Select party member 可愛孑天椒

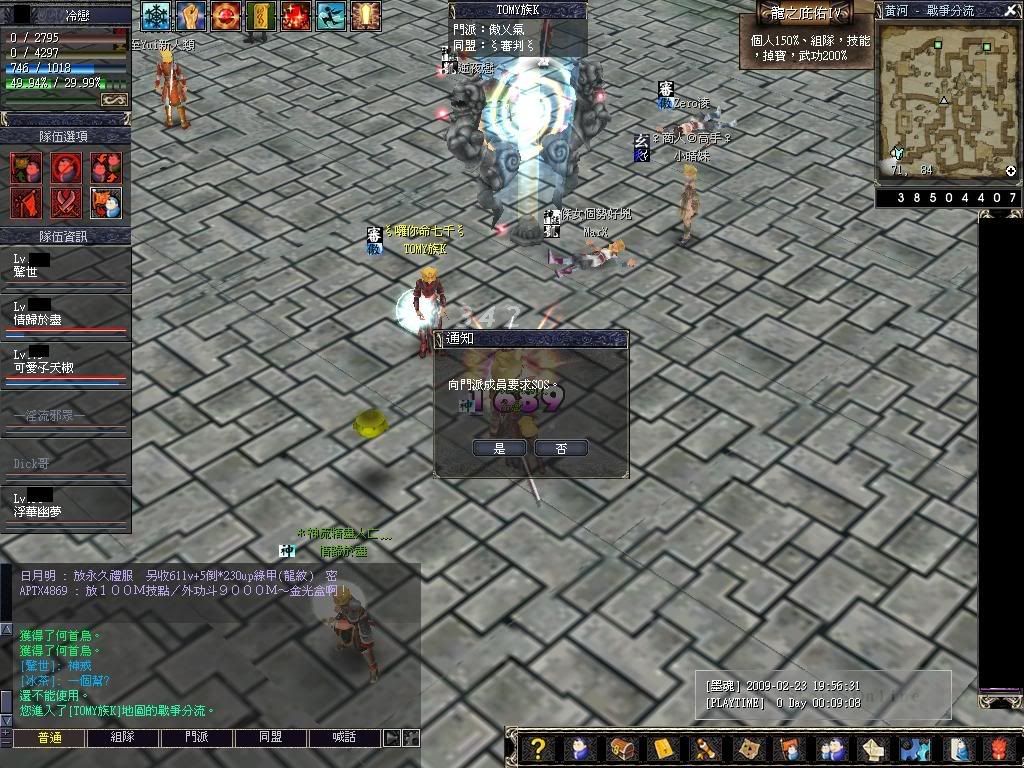65,363
